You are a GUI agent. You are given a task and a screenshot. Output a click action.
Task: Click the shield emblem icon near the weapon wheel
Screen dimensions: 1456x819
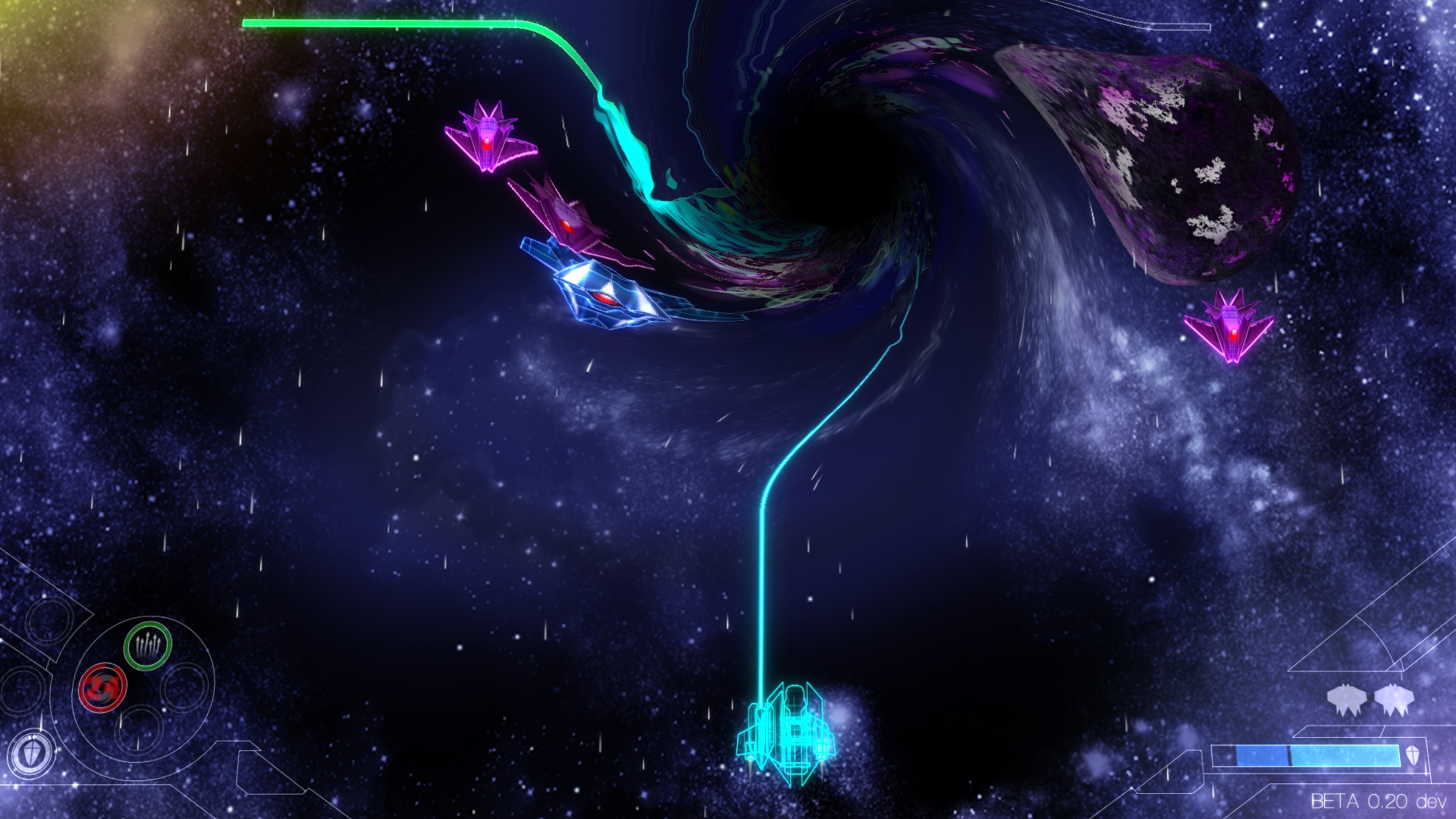(32, 753)
